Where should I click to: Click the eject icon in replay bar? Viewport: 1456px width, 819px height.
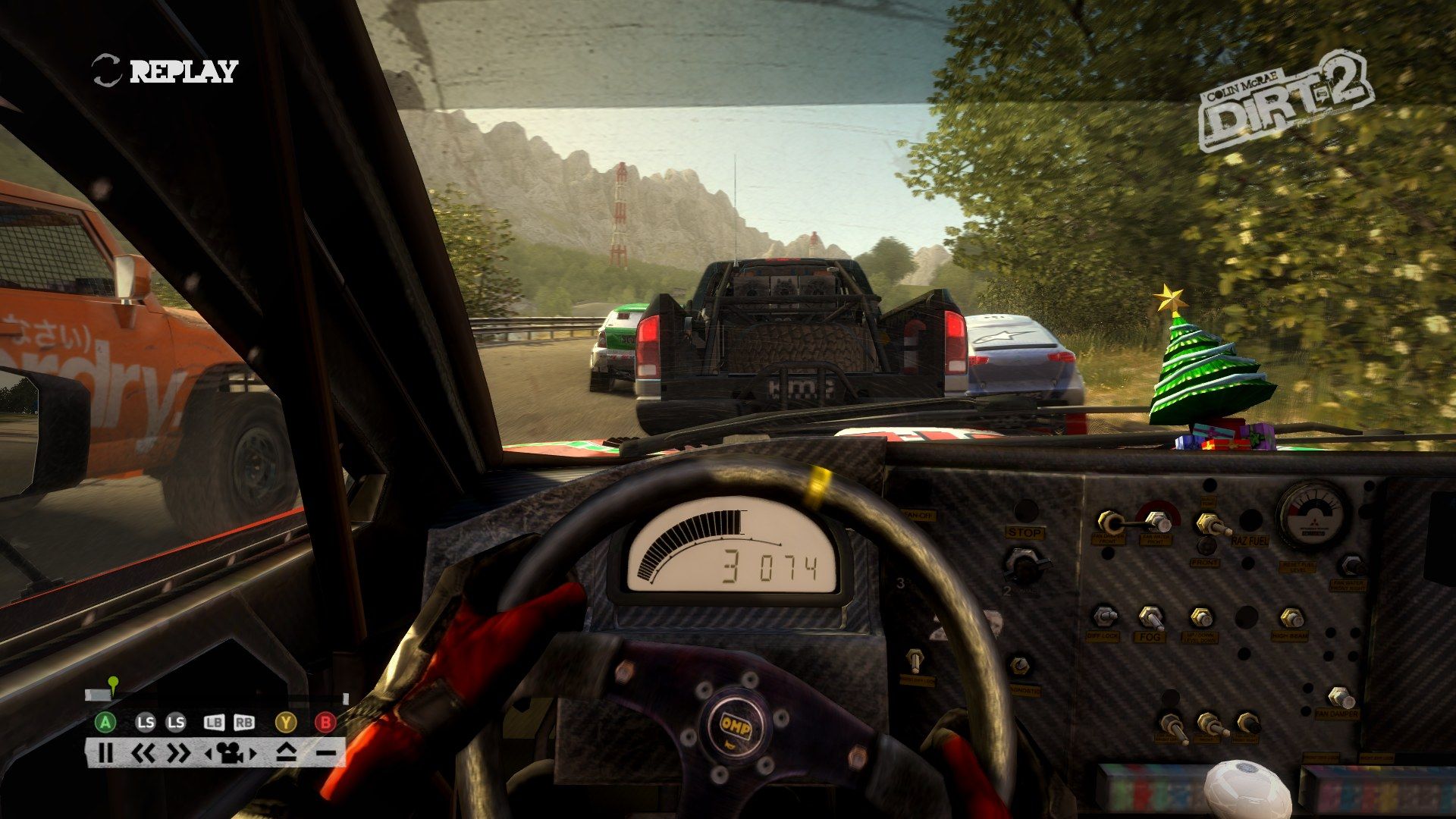tap(286, 753)
